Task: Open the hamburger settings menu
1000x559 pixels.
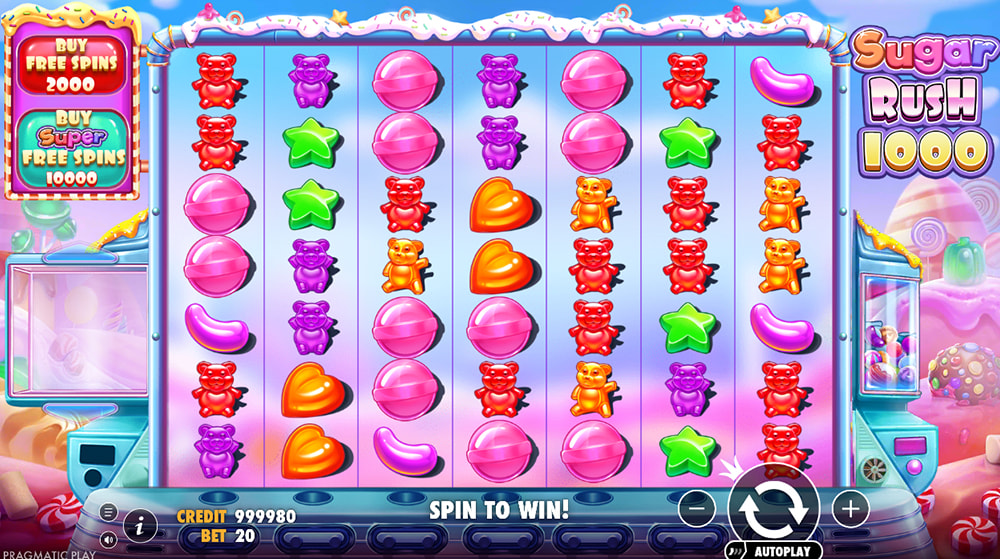Action: [109, 513]
